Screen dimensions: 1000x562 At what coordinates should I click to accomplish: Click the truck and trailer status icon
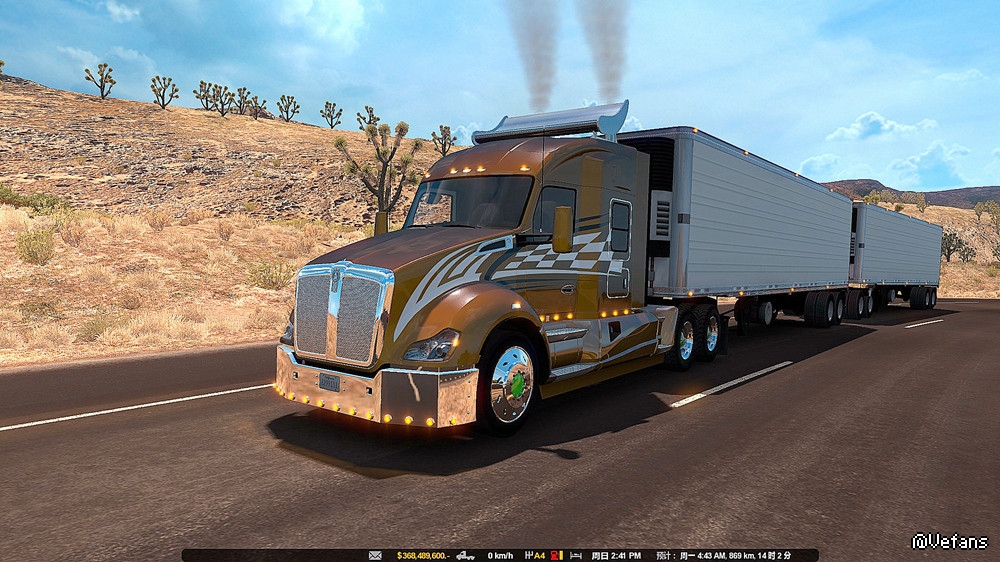click(x=465, y=556)
